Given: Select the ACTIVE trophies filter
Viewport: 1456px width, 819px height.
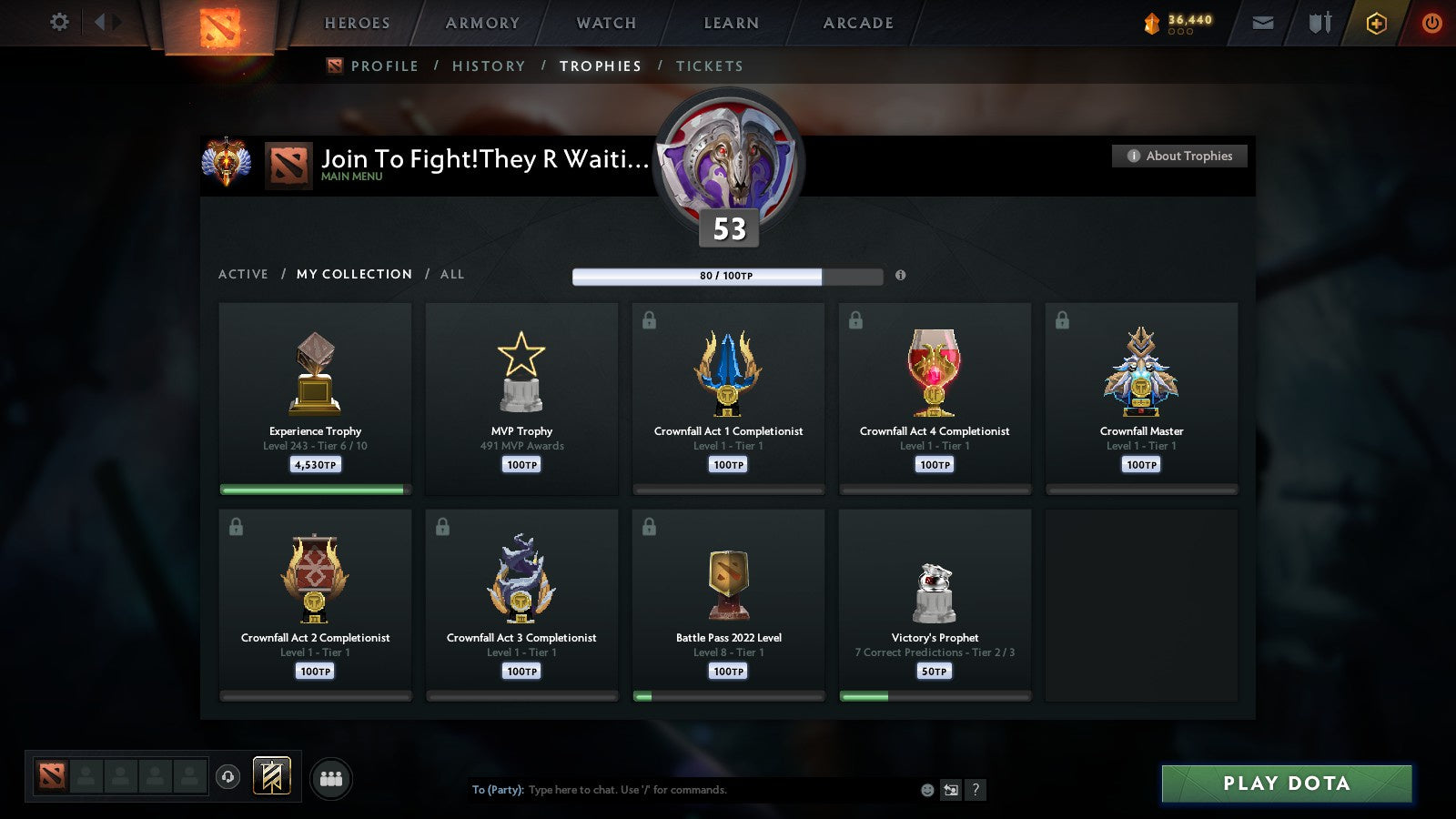Looking at the screenshot, I should click(x=244, y=274).
